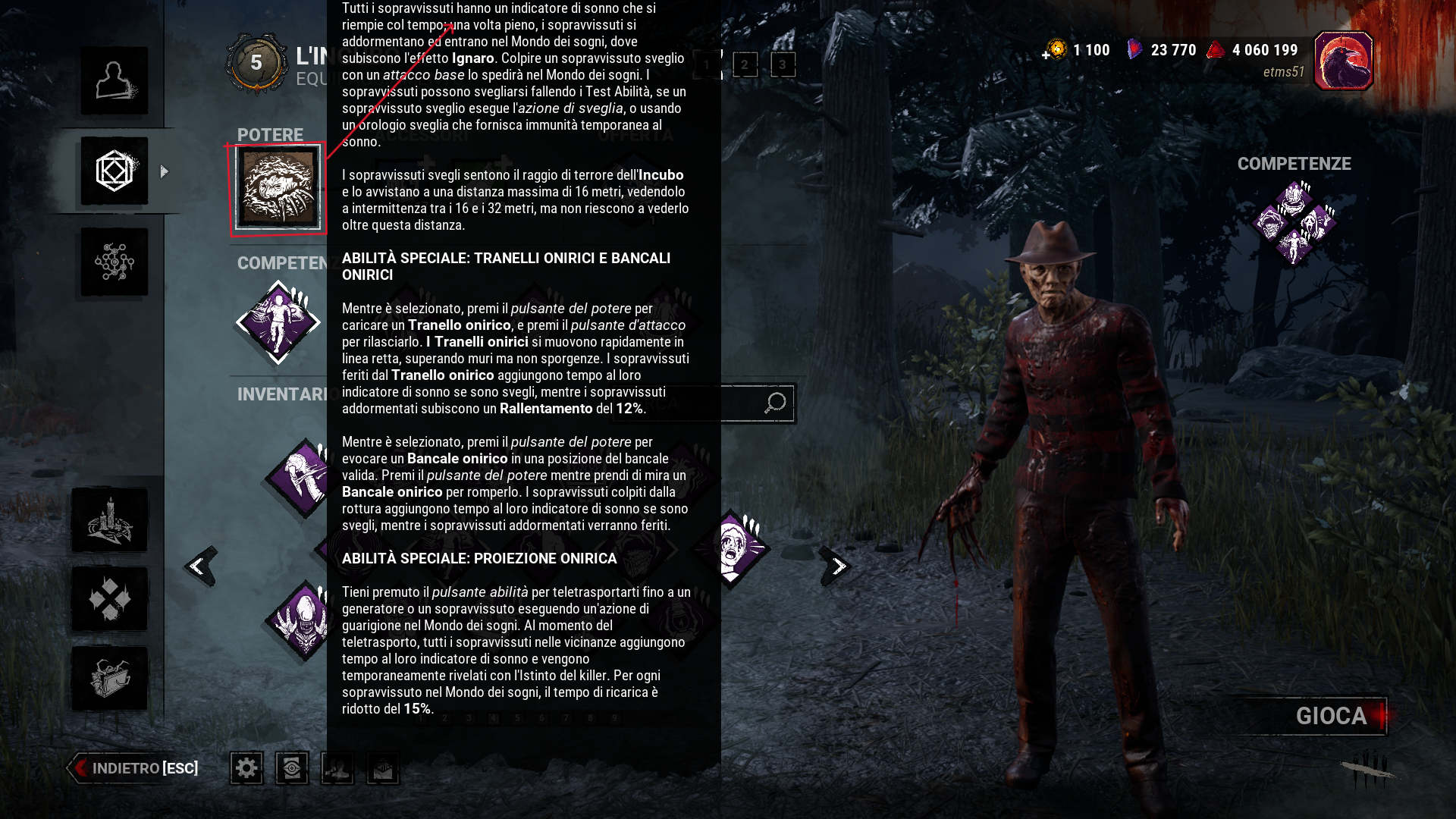Open the news envelope icon at bottom
This screenshot has height=819, width=1456.
382,767
